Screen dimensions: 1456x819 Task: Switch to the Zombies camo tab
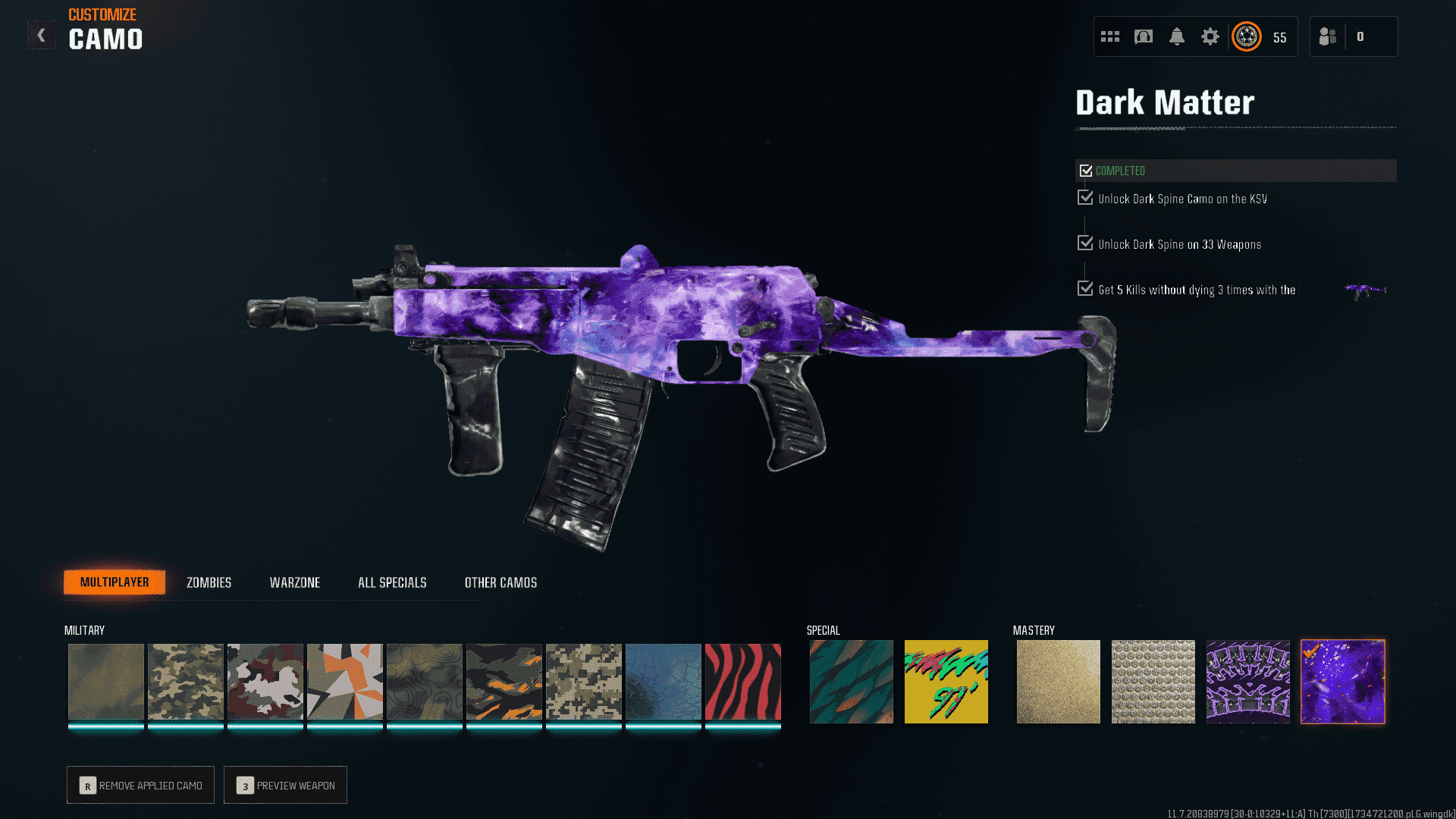point(209,582)
